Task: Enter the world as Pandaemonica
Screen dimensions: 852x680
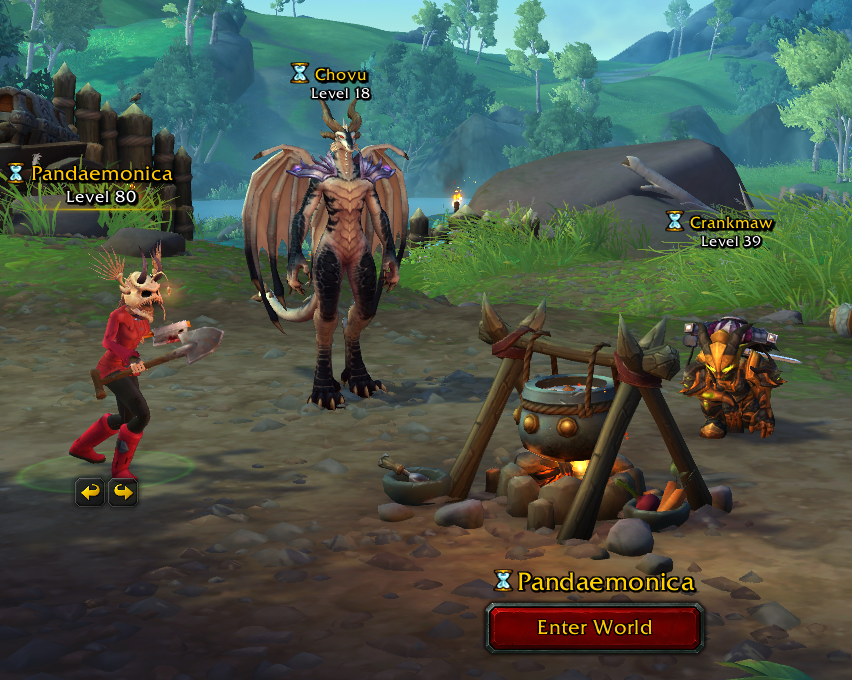Action: tap(595, 628)
